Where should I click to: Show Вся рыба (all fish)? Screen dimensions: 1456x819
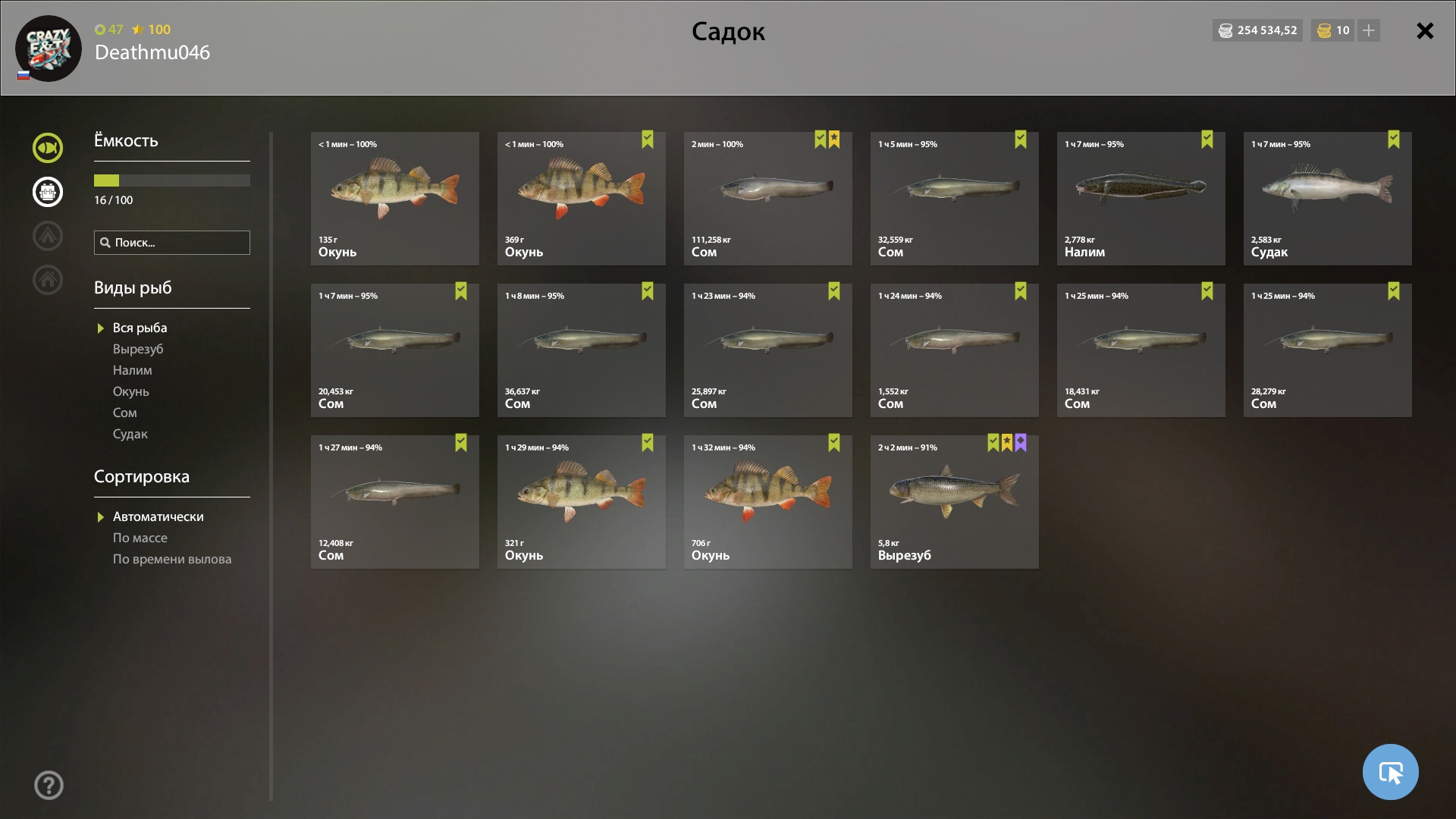click(x=140, y=328)
